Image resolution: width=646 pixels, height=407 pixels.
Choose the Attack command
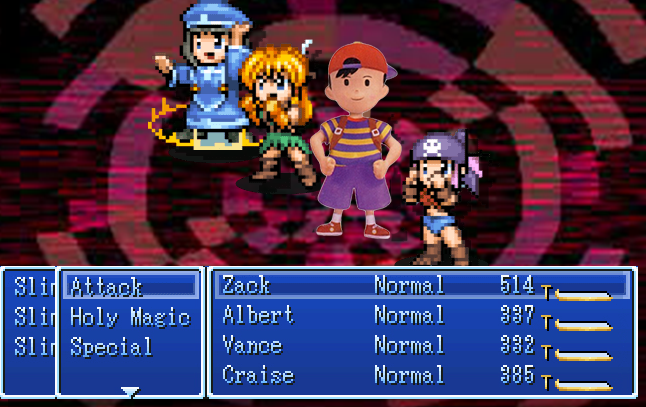[x=106, y=288]
